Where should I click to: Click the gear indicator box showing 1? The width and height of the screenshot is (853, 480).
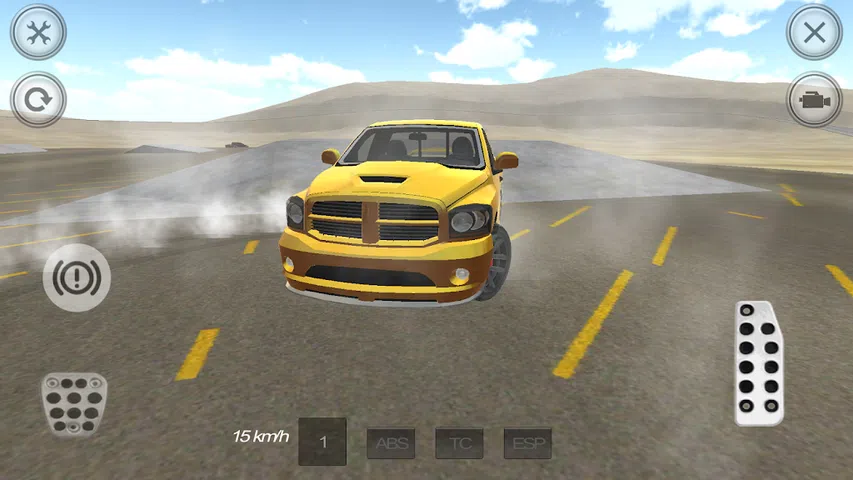pos(323,441)
